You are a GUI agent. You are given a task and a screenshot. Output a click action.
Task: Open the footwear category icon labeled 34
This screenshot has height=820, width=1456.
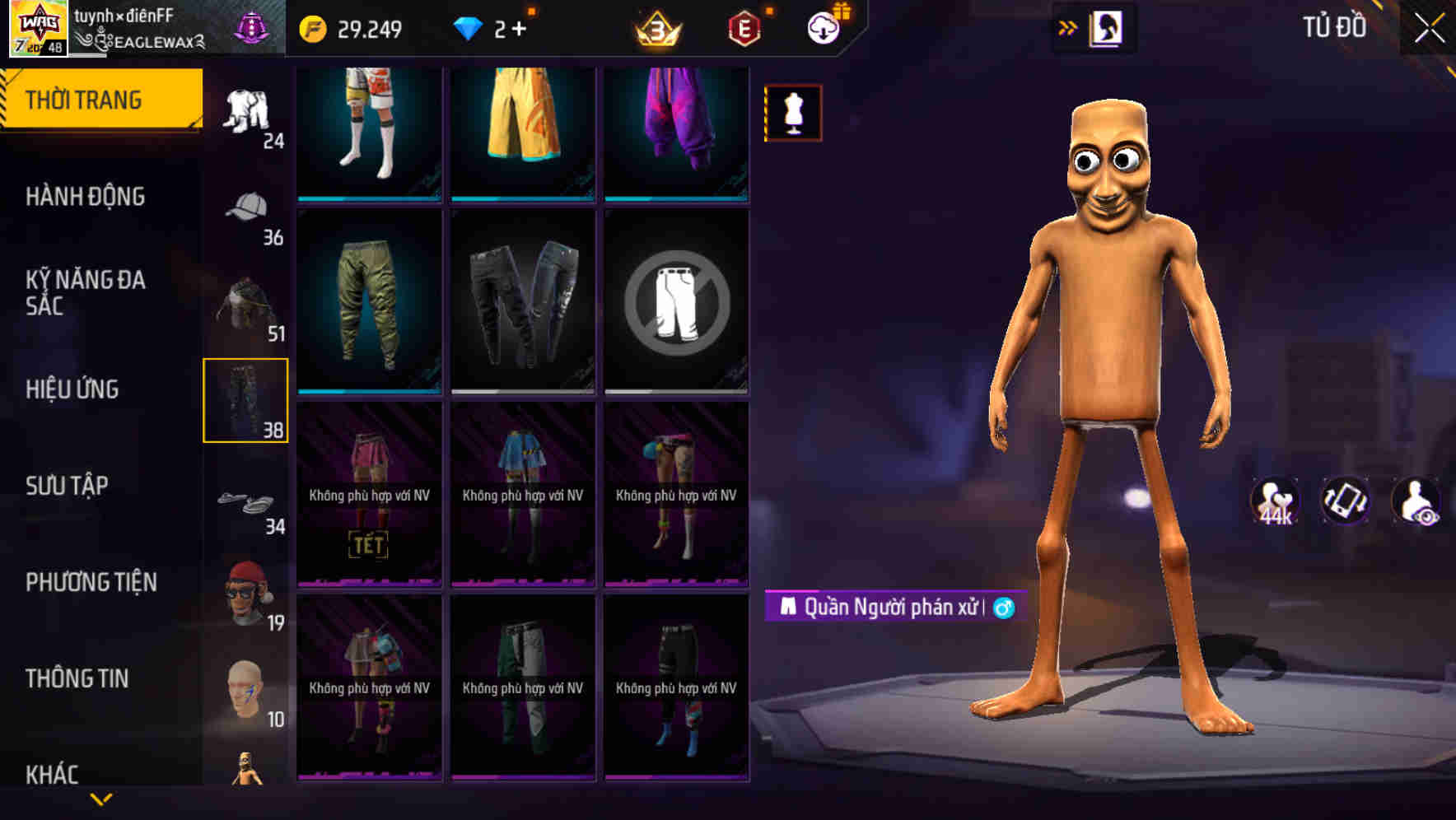[x=246, y=502]
